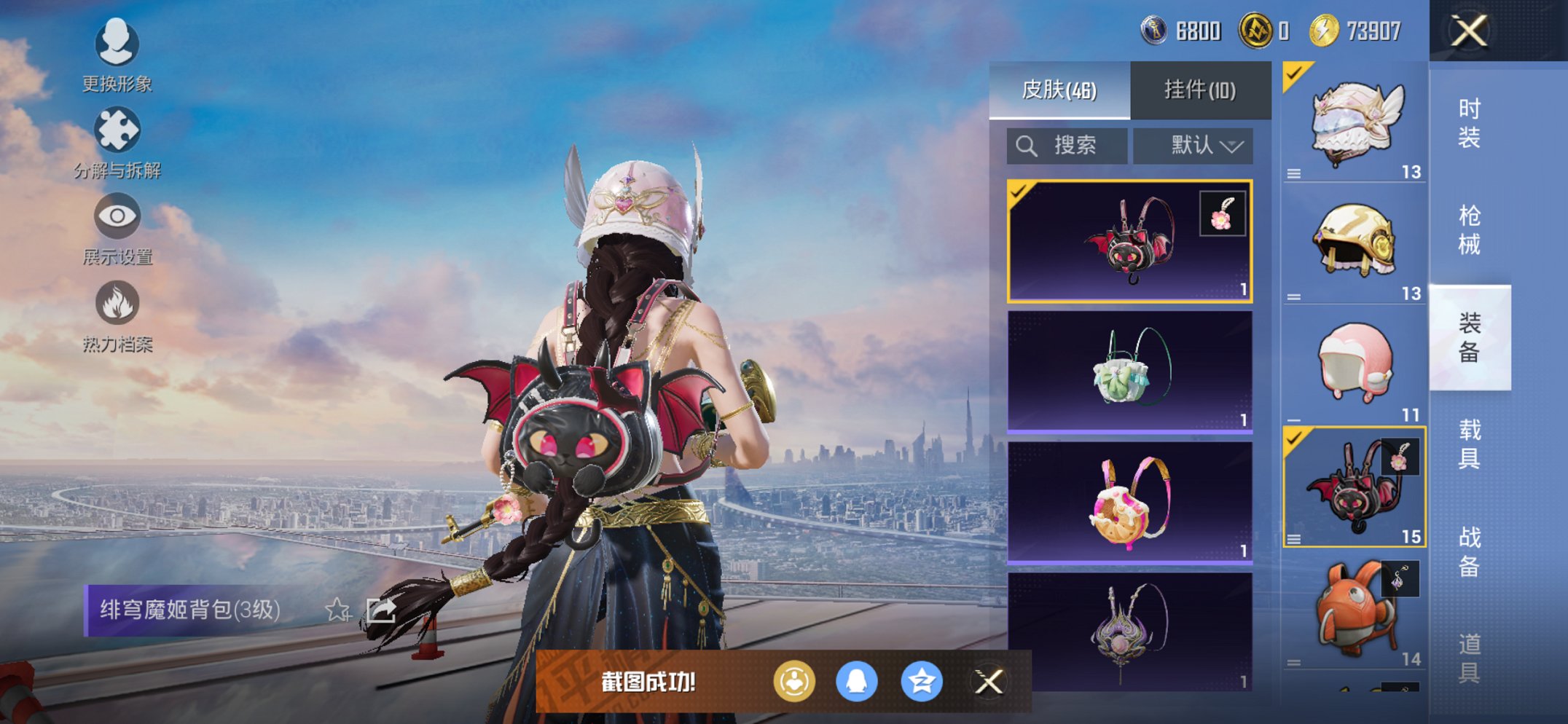Viewport: 1568px width, 724px height.
Task: Switch to the 载具 vehicles category
Action: point(1469,444)
